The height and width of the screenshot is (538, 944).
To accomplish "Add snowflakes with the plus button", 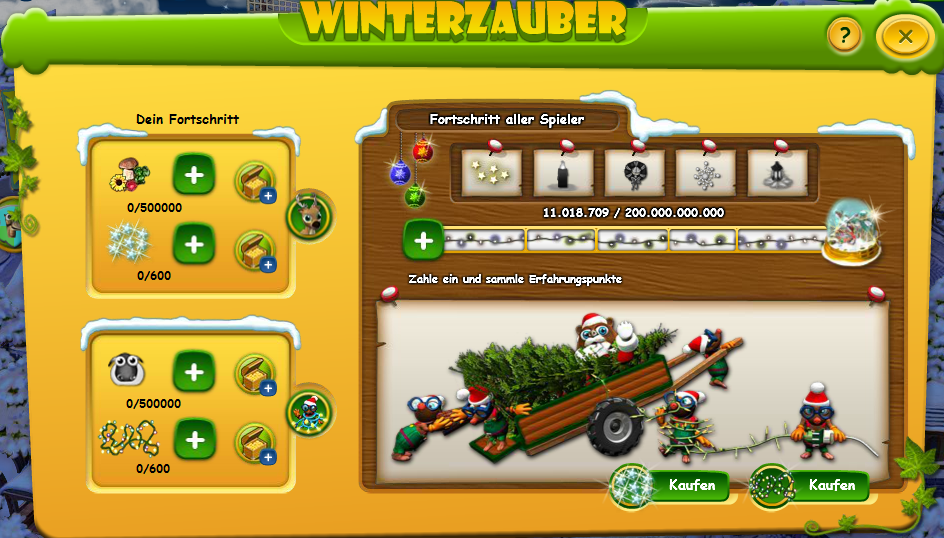I will point(194,243).
